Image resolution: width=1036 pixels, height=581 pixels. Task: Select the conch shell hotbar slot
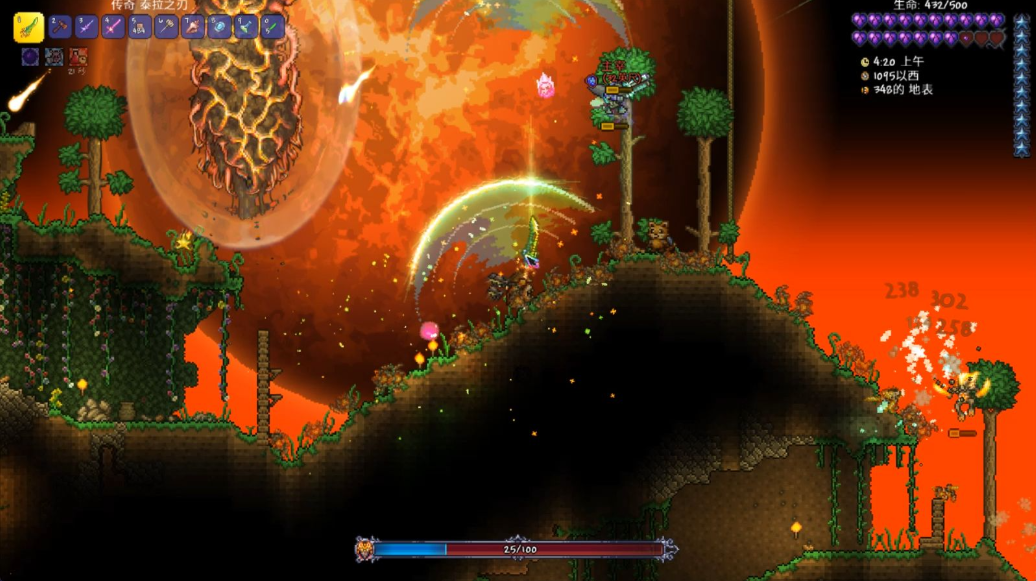click(x=193, y=27)
